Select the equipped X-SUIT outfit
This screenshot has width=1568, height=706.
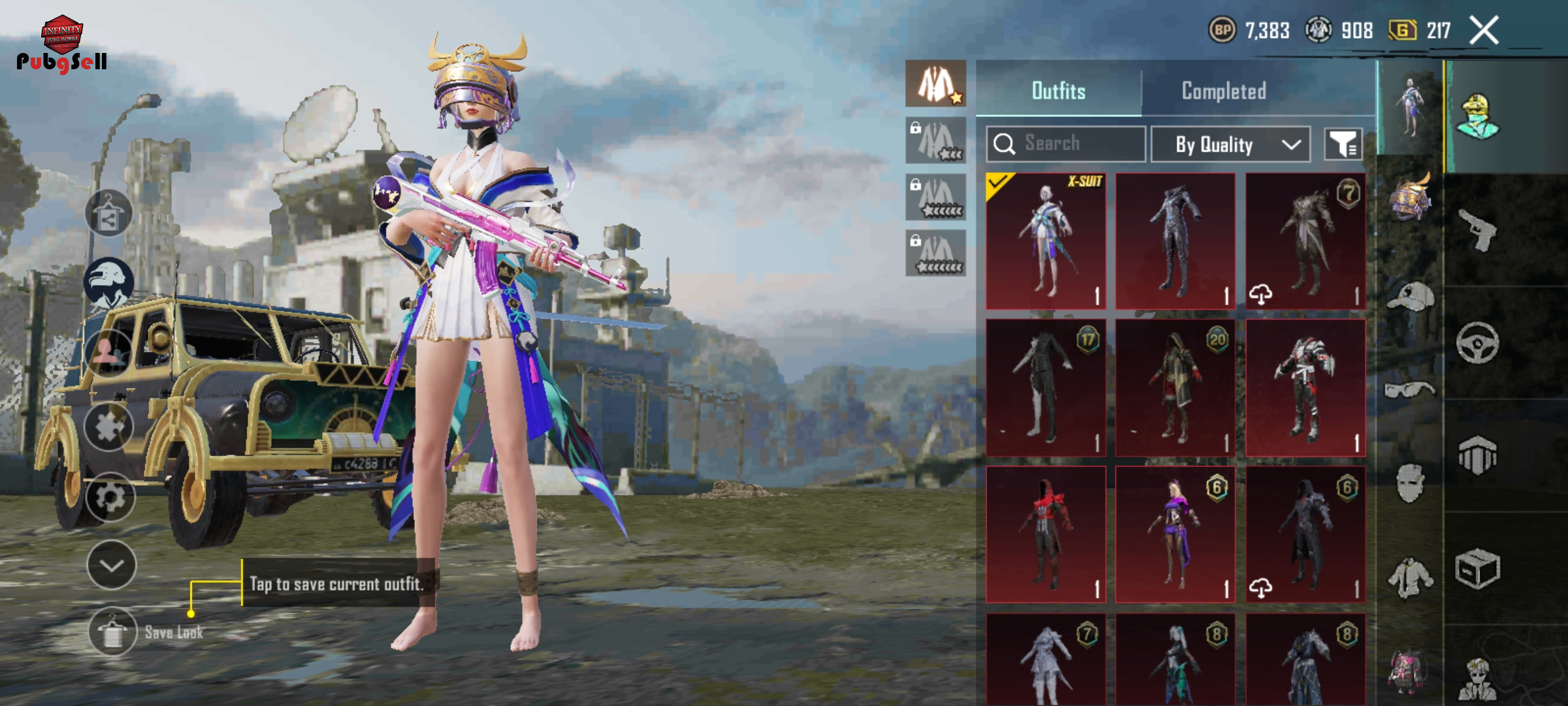1045,241
